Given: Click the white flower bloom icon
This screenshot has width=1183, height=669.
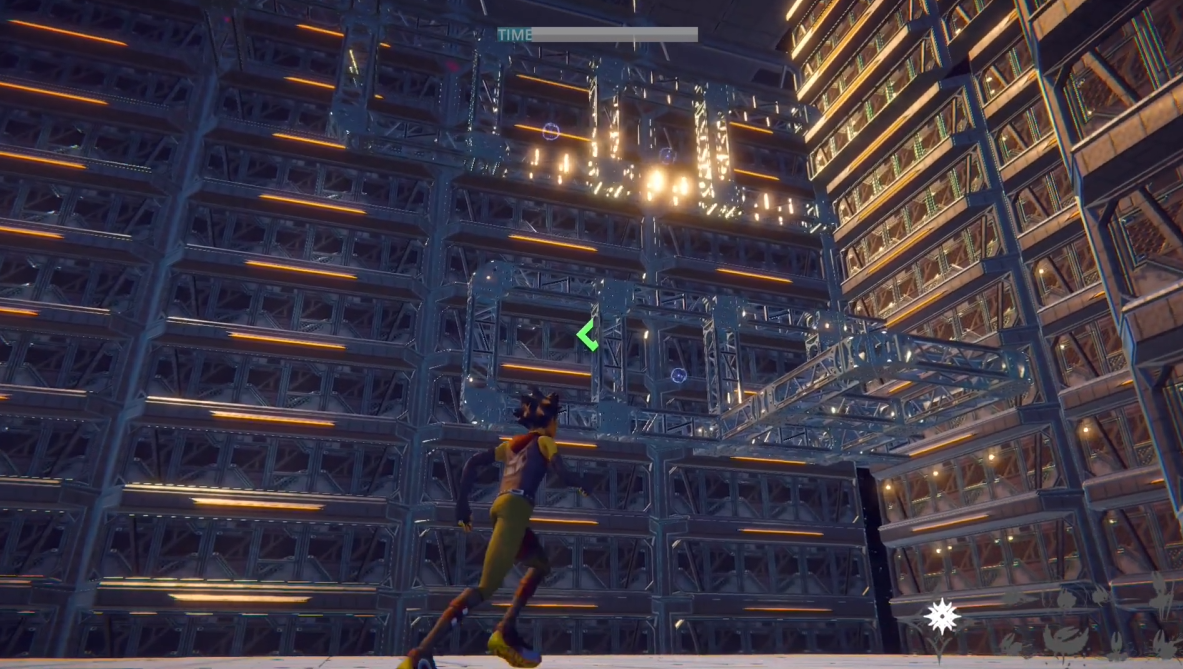Looking at the screenshot, I should pyautogui.click(x=941, y=616).
